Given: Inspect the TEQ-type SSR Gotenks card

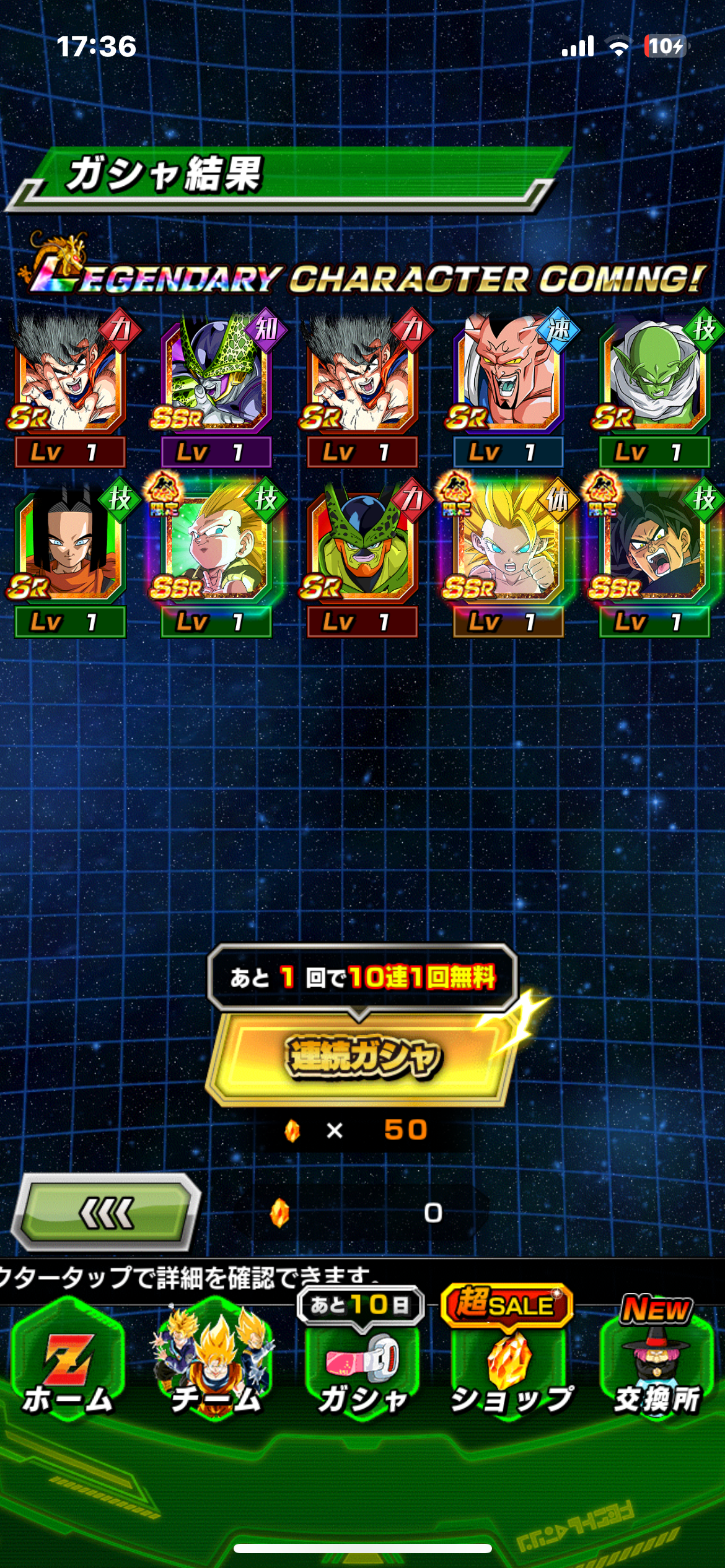Looking at the screenshot, I should click(x=215, y=547).
